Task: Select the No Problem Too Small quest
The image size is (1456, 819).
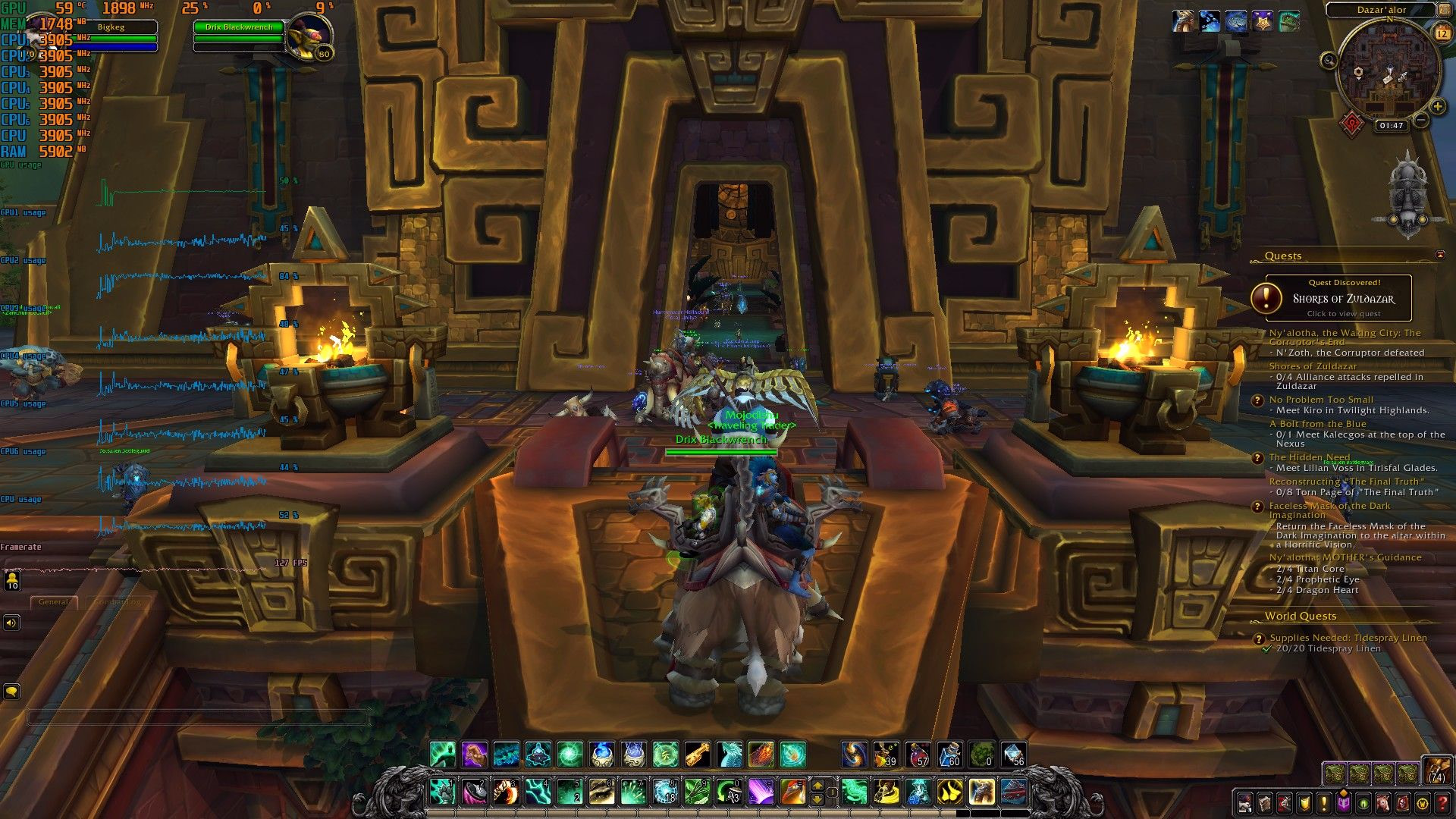Action: click(x=1321, y=400)
